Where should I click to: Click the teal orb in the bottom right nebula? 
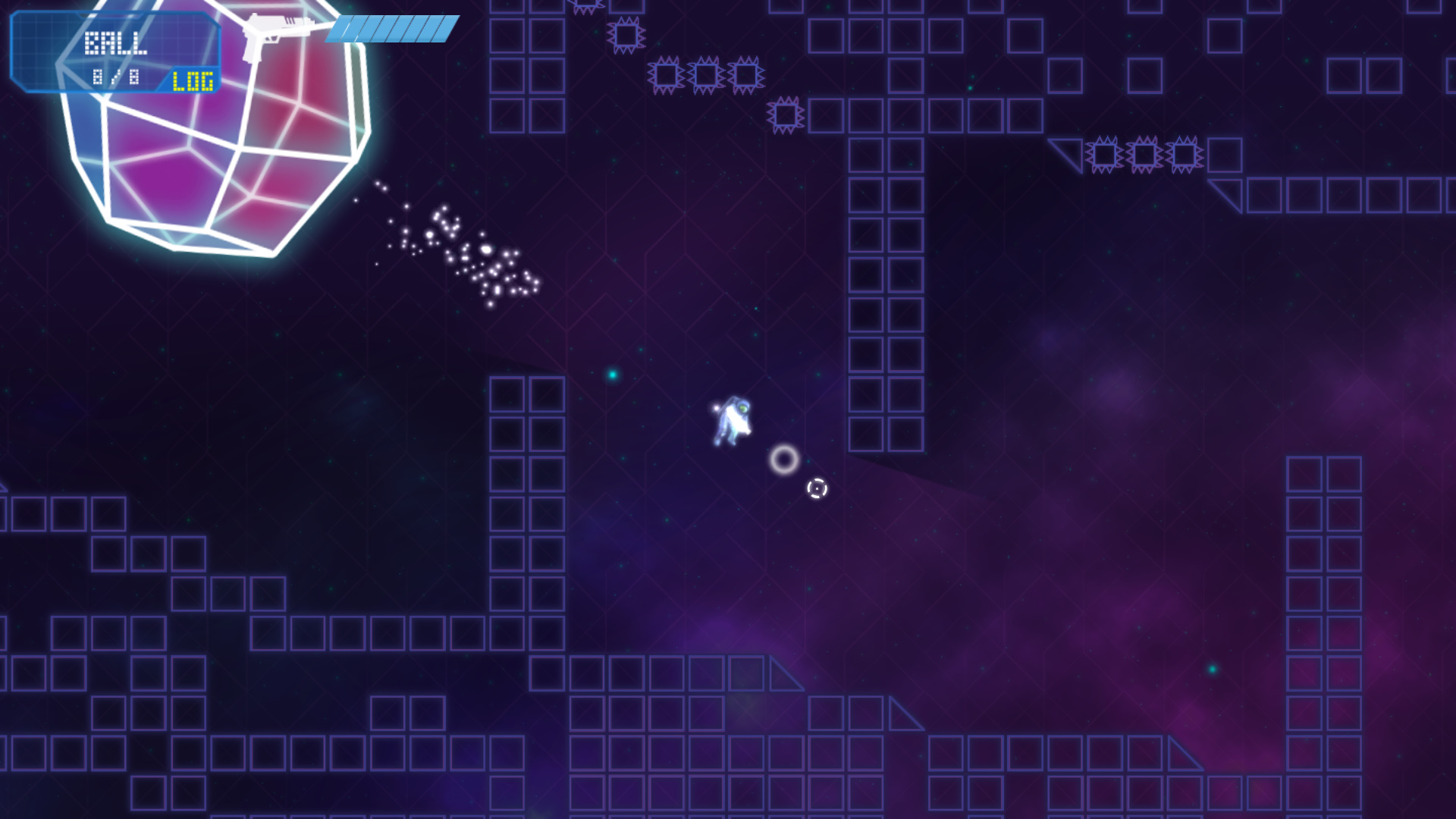click(x=1213, y=669)
